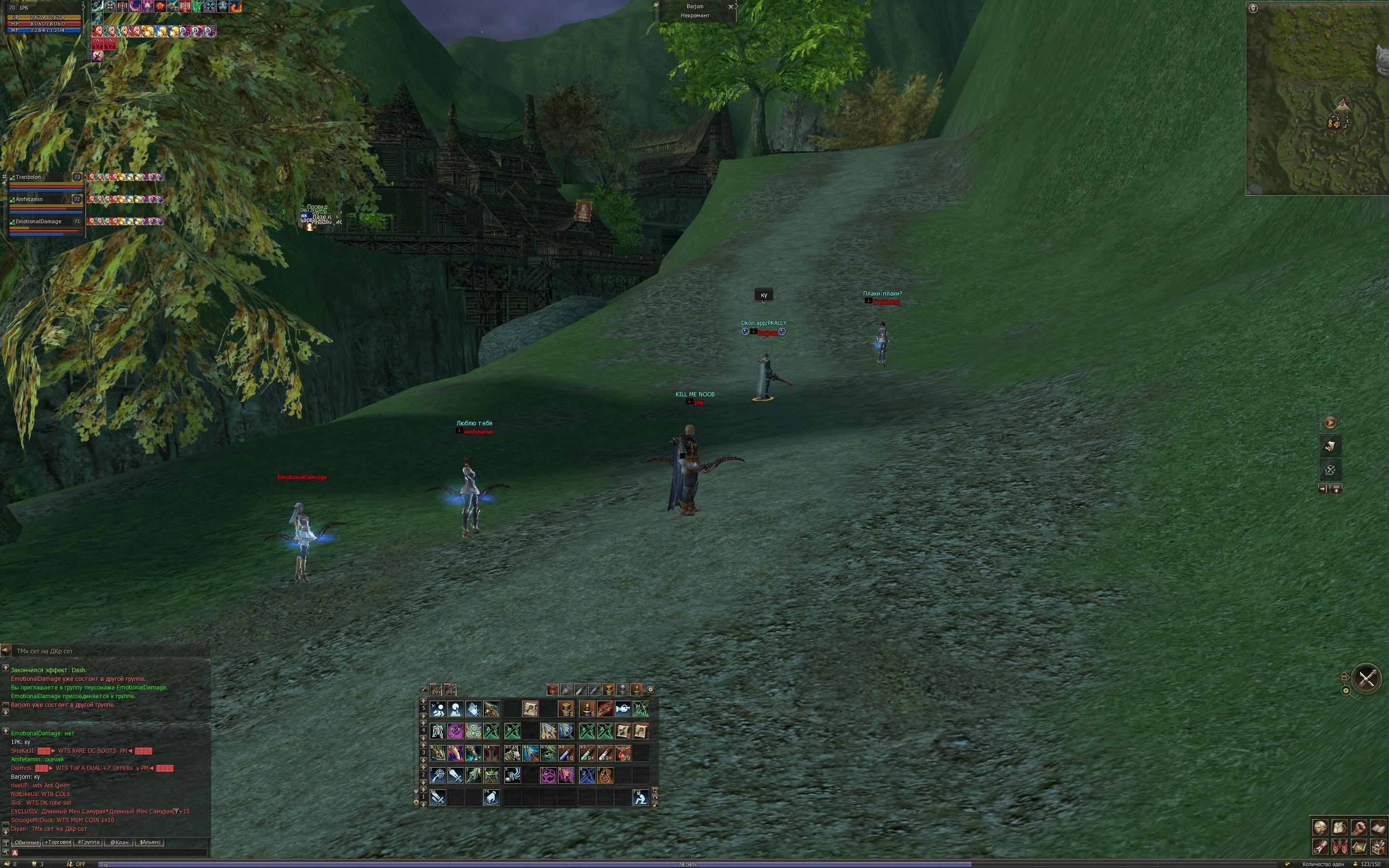Screen dimensions: 1389x868
Task: Activate the K7 green eye skill
Action: pos(548,753)
